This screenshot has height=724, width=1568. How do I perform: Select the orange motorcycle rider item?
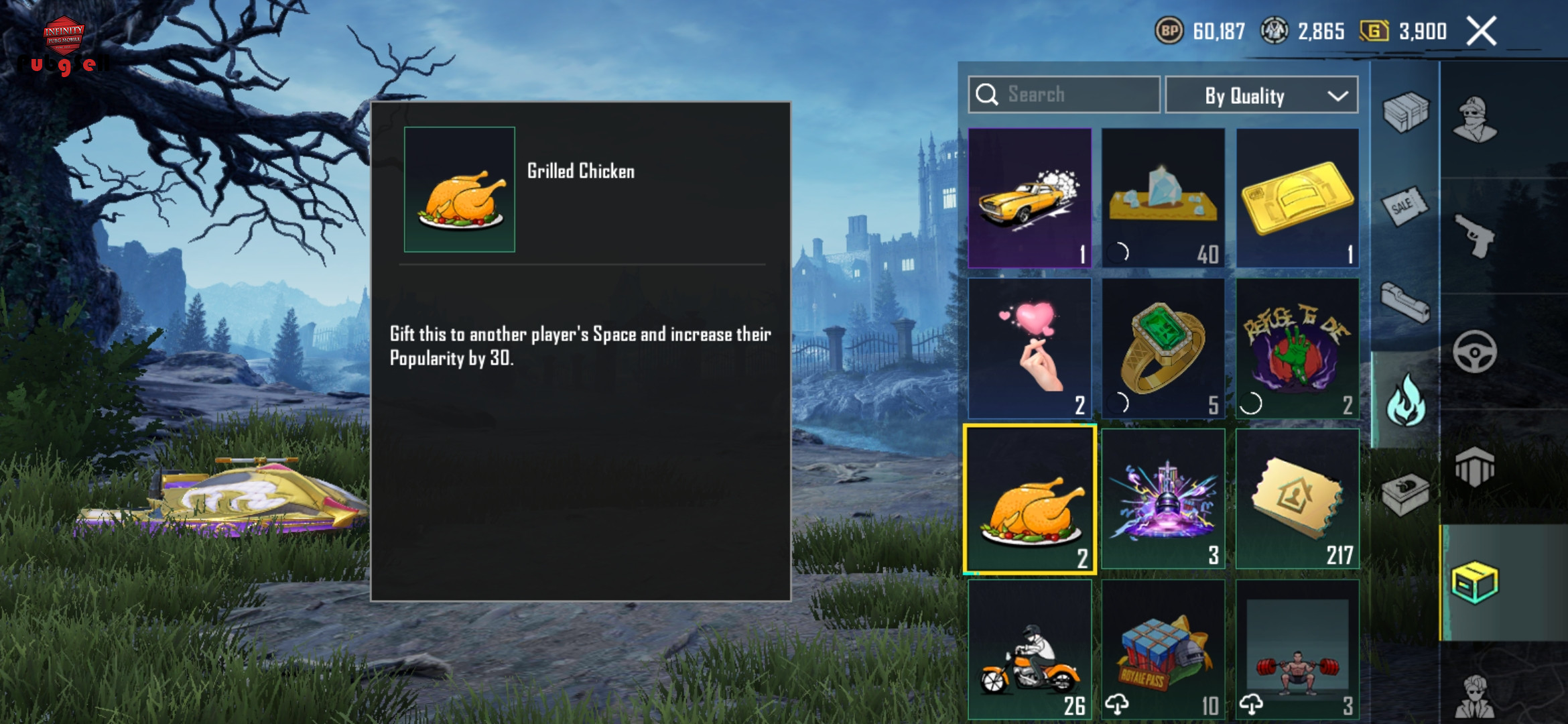pyautogui.click(x=1030, y=649)
